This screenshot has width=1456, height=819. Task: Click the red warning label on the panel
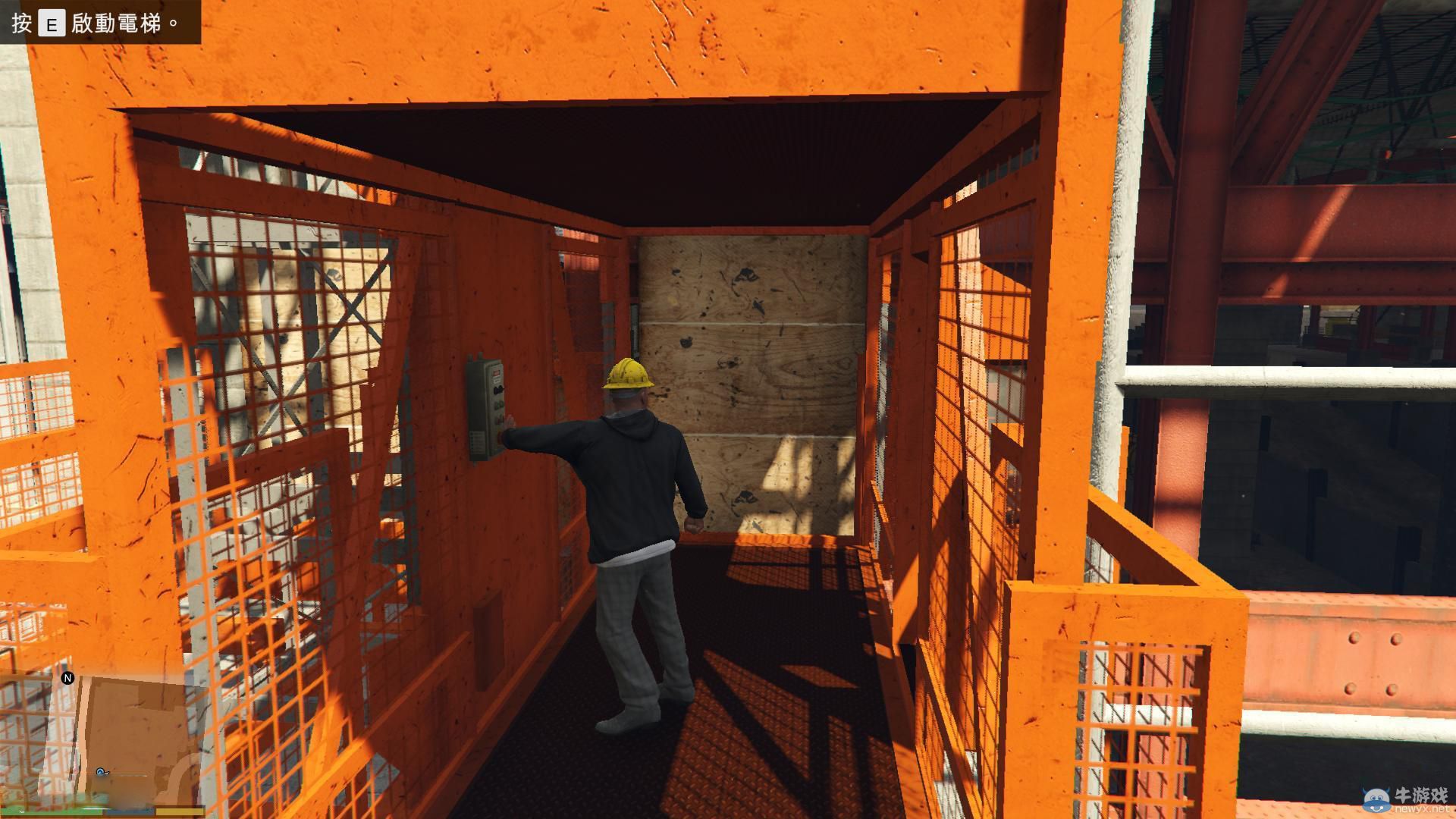pos(497,372)
